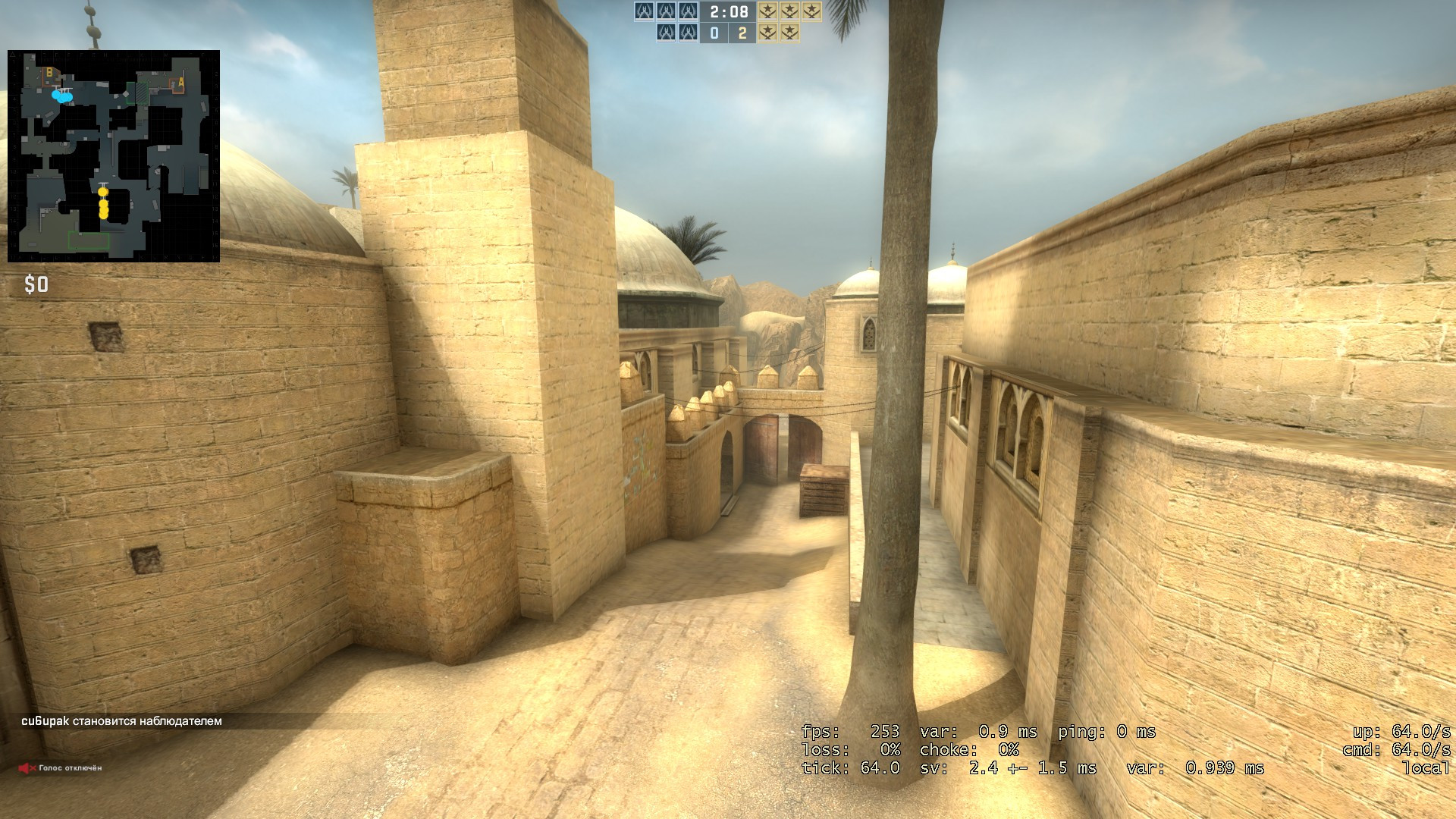
Task: Click the green zone on the minimap
Action: (x=89, y=240)
